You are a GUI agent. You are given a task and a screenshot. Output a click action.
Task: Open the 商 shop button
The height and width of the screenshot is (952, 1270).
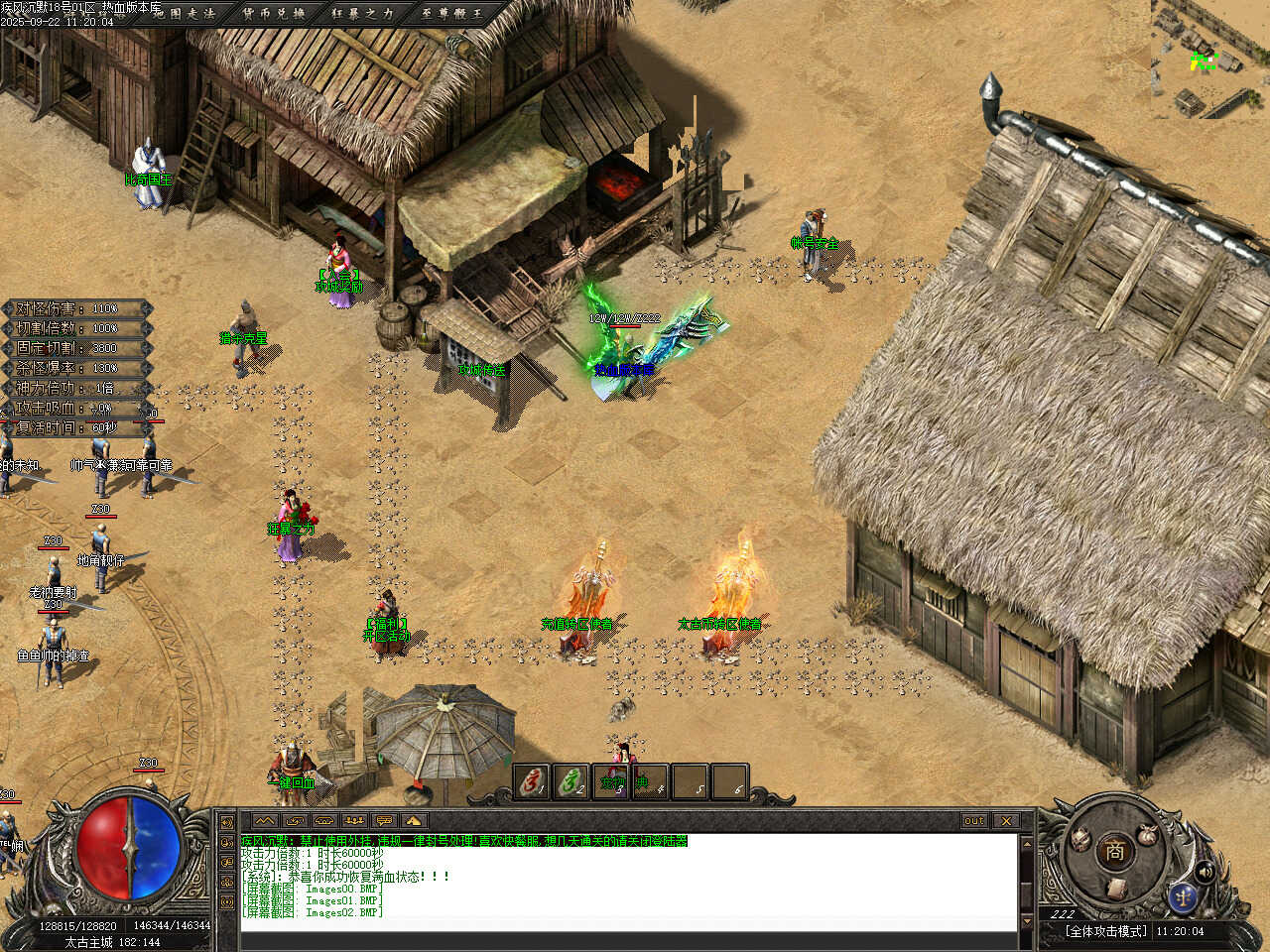pyautogui.click(x=1114, y=851)
